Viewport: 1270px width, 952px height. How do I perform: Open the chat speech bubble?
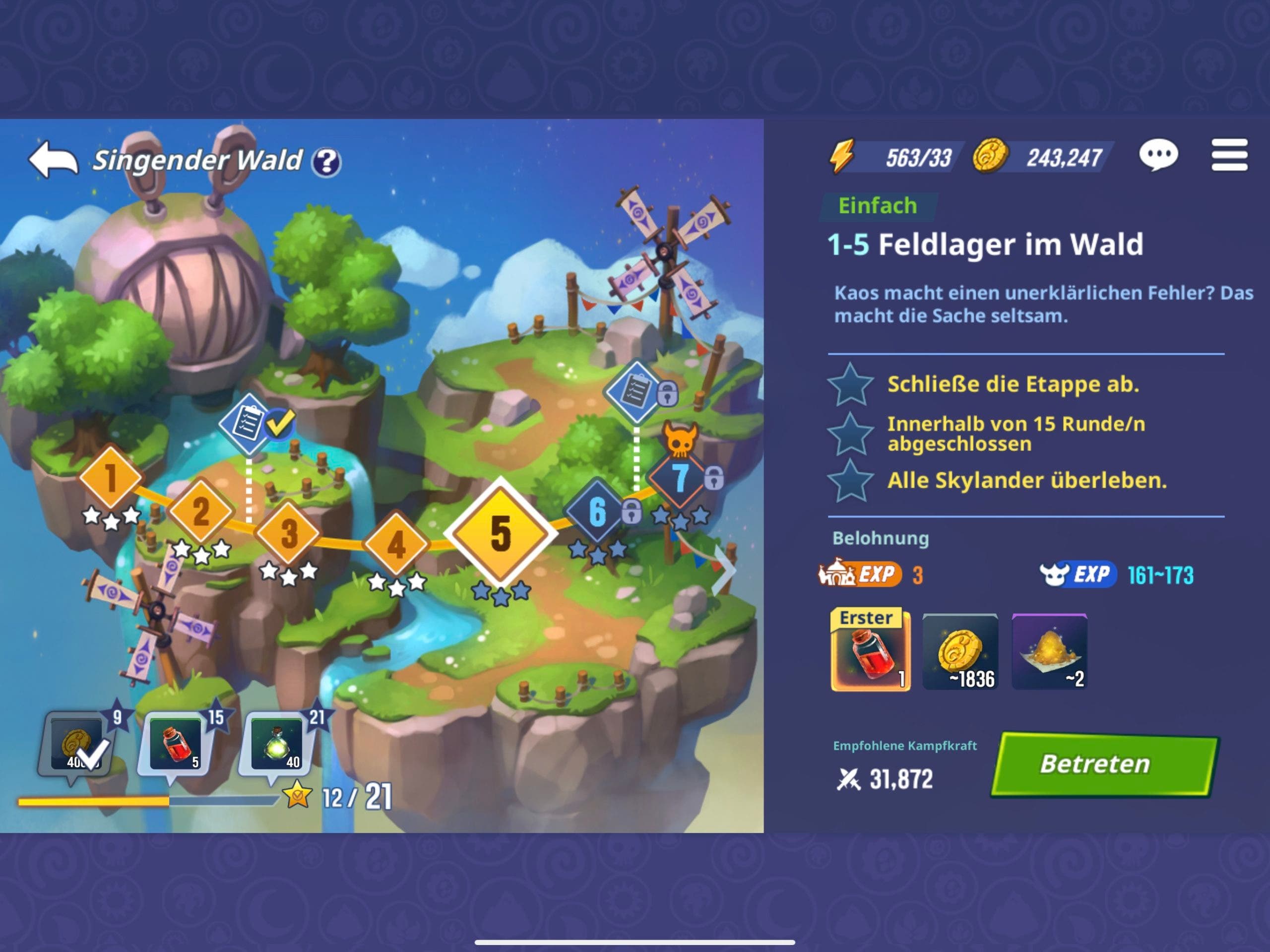click(1158, 155)
